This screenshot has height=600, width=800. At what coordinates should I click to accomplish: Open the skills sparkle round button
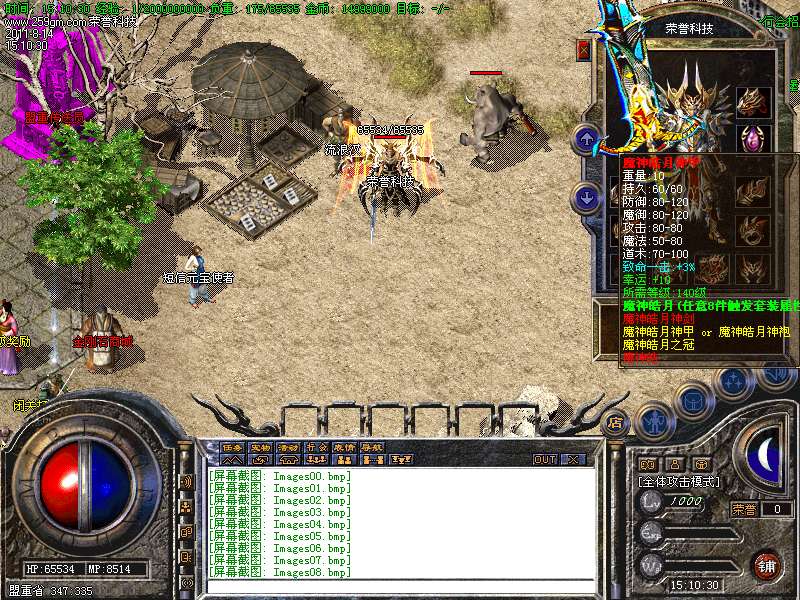coord(734,382)
